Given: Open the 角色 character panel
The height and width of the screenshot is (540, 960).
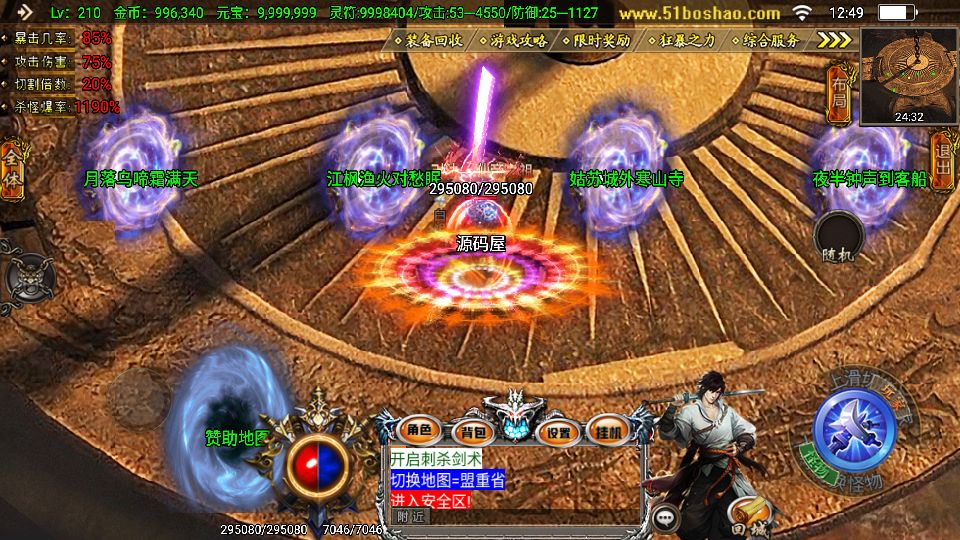Looking at the screenshot, I should click(419, 431).
